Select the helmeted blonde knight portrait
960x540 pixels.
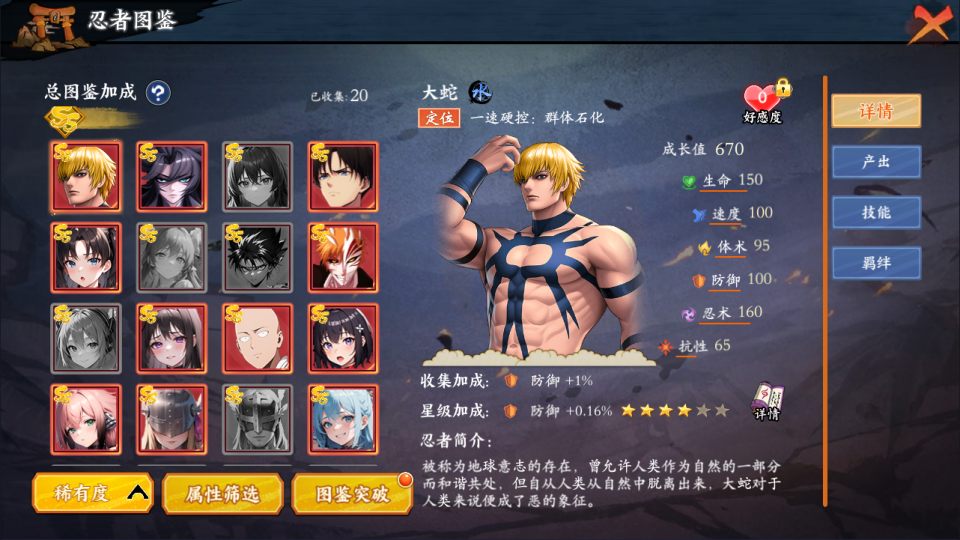[172, 419]
